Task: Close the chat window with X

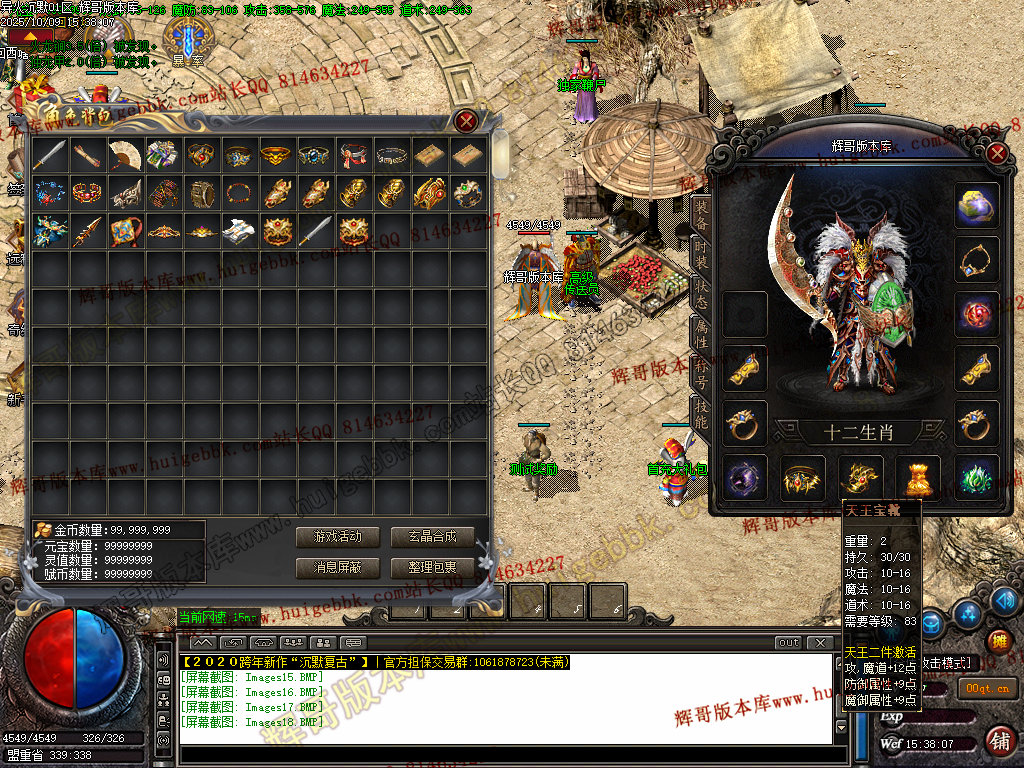Action: click(821, 642)
